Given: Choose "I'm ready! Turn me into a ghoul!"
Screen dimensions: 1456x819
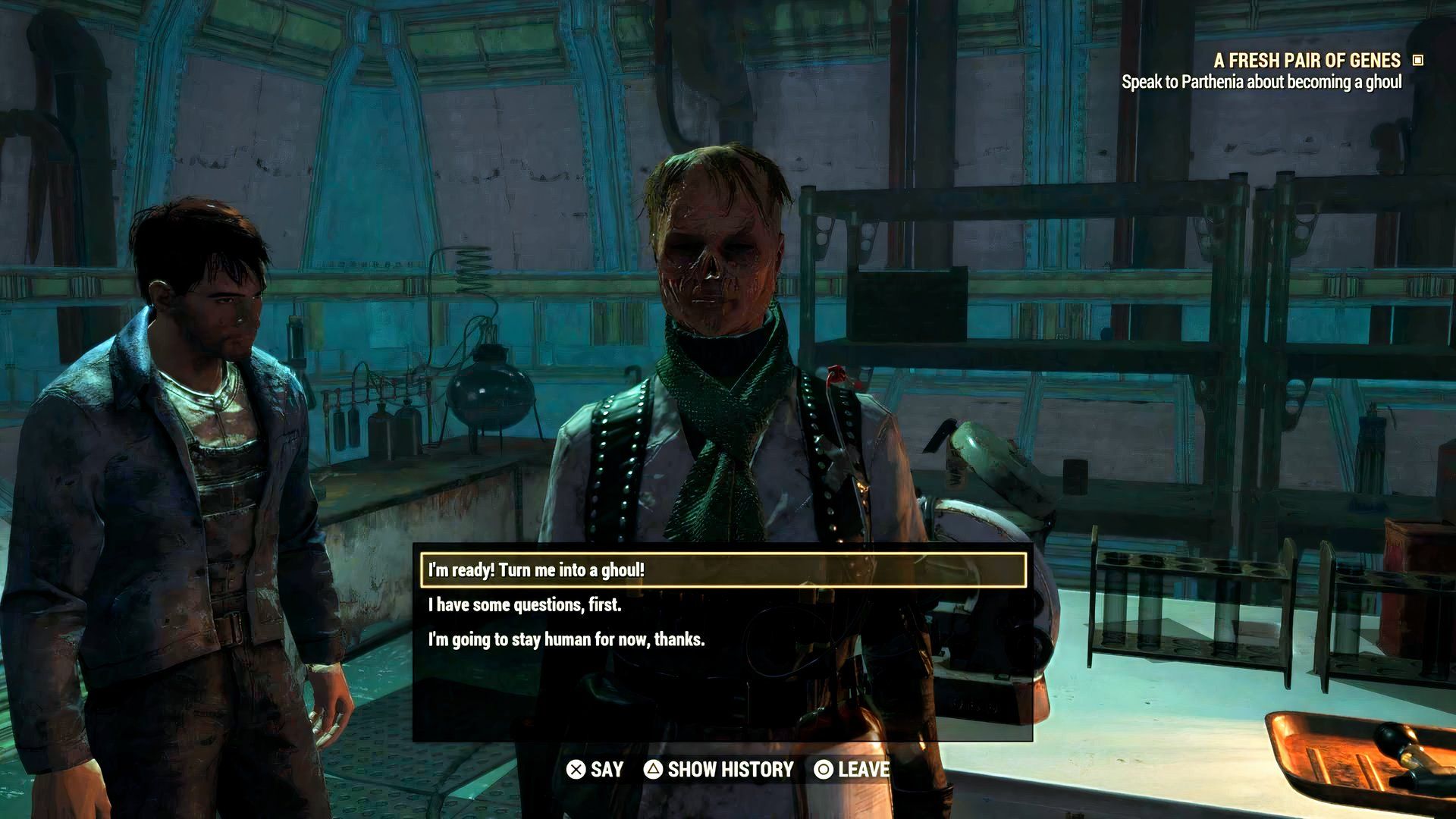Looking at the screenshot, I should [x=723, y=570].
